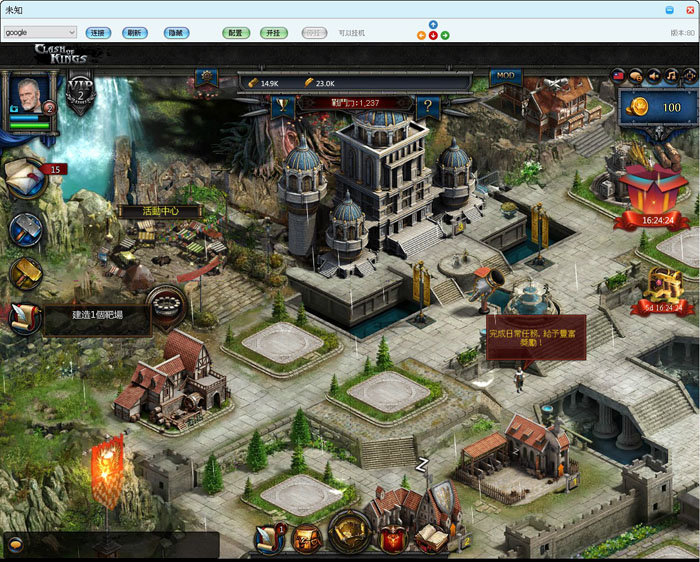The width and height of the screenshot is (700, 562).
Task: Click the MOD button
Action: point(505,76)
